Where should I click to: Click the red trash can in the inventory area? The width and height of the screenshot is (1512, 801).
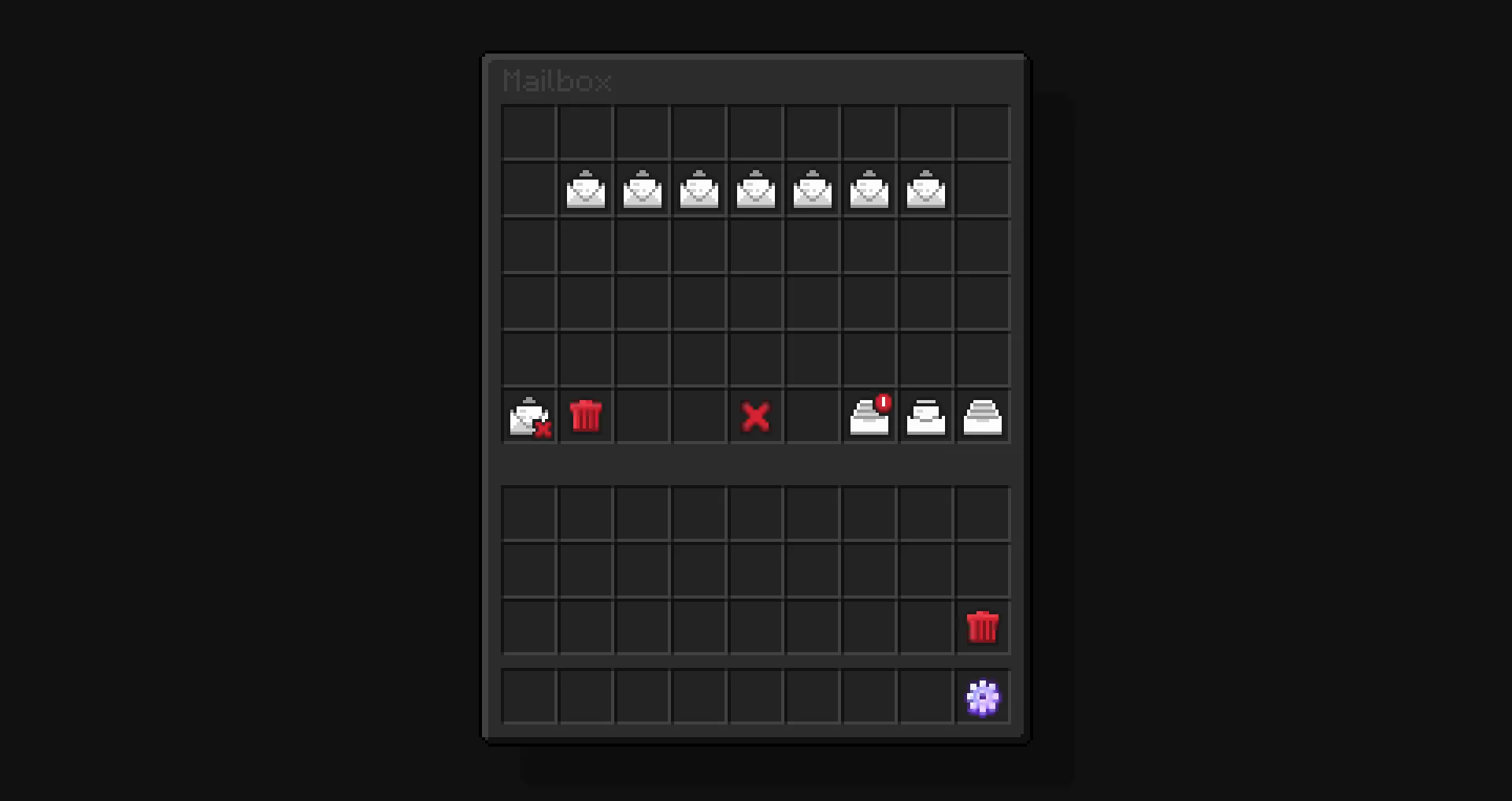[x=982, y=627]
